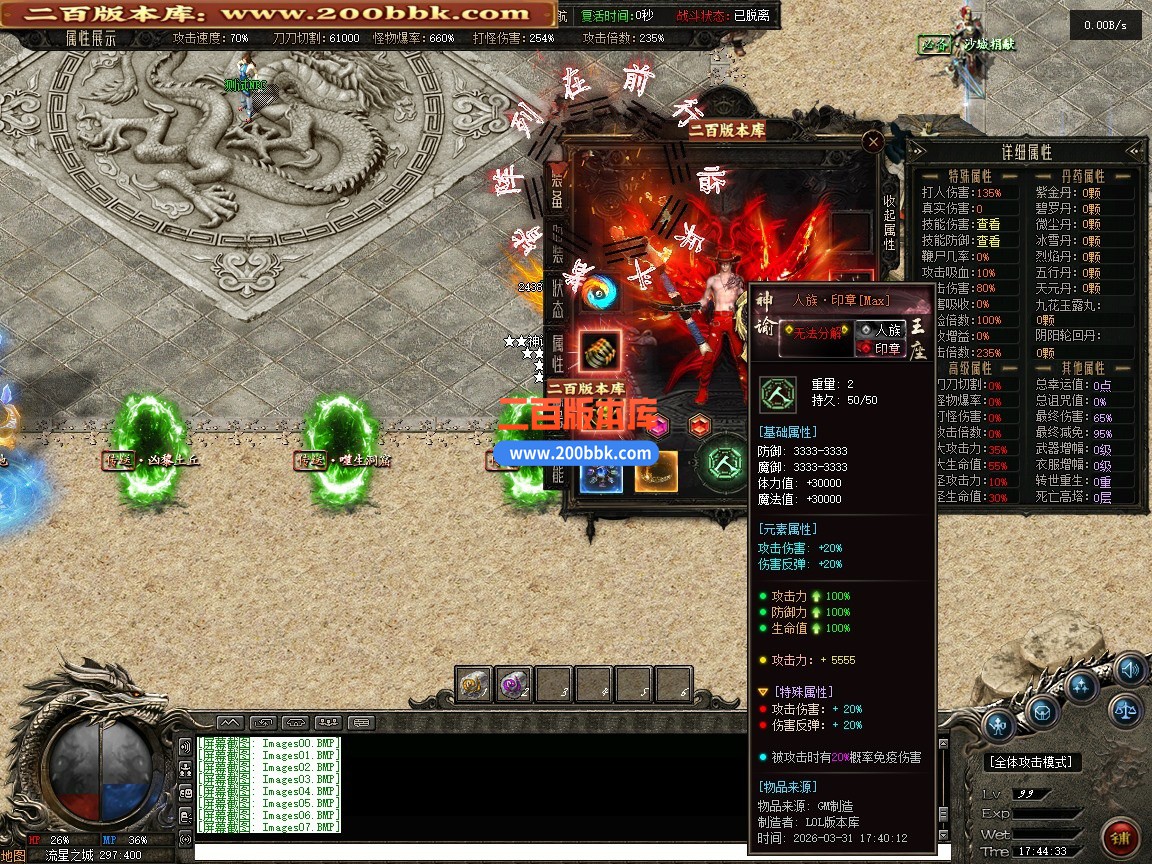Open the bag with the chest icon

pyautogui.click(x=1041, y=711)
